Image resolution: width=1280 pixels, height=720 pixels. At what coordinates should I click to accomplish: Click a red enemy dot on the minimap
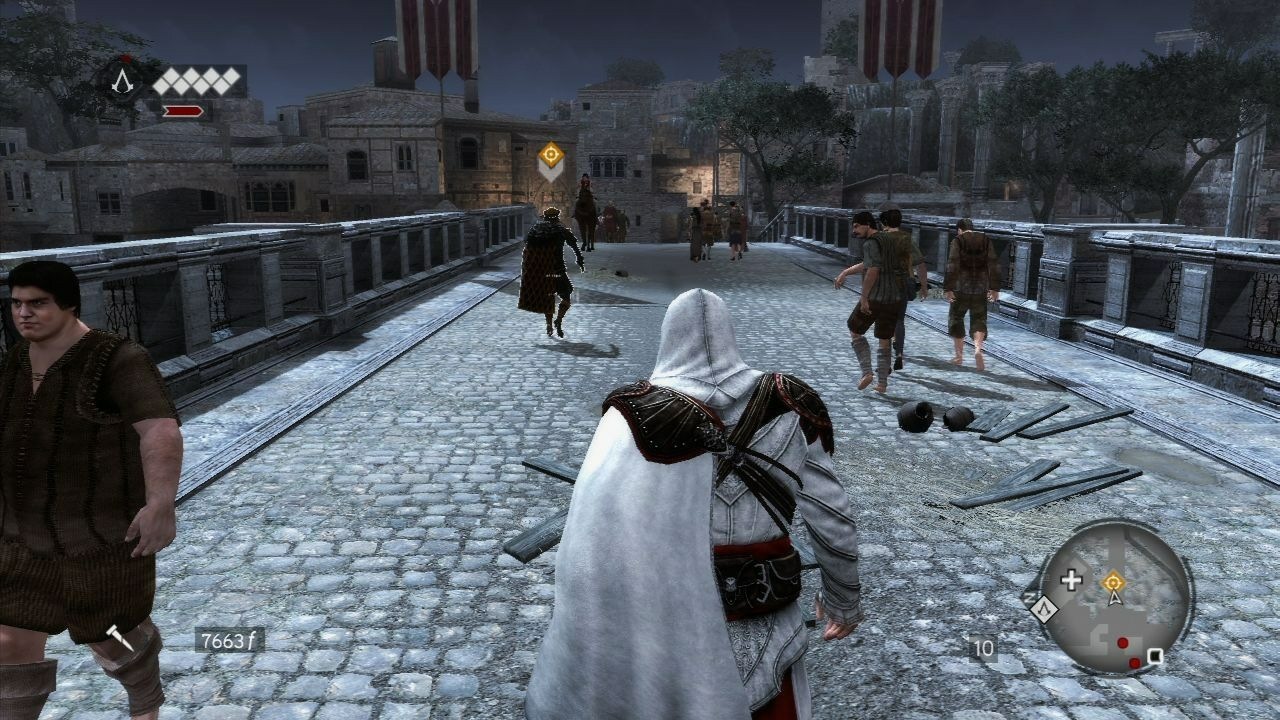coord(1122,642)
